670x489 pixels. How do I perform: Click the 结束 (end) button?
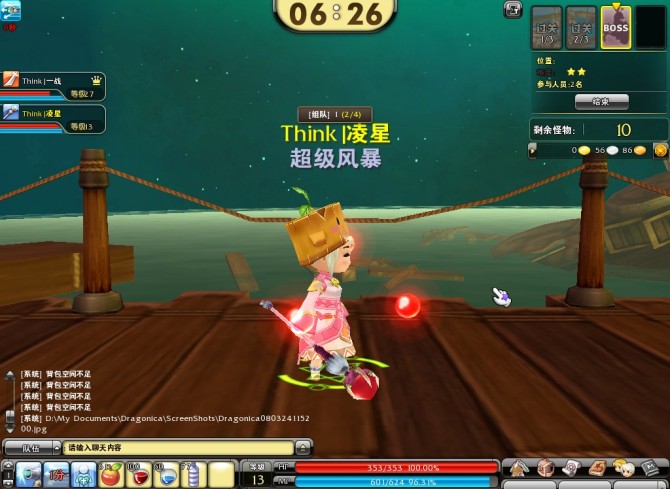601,101
